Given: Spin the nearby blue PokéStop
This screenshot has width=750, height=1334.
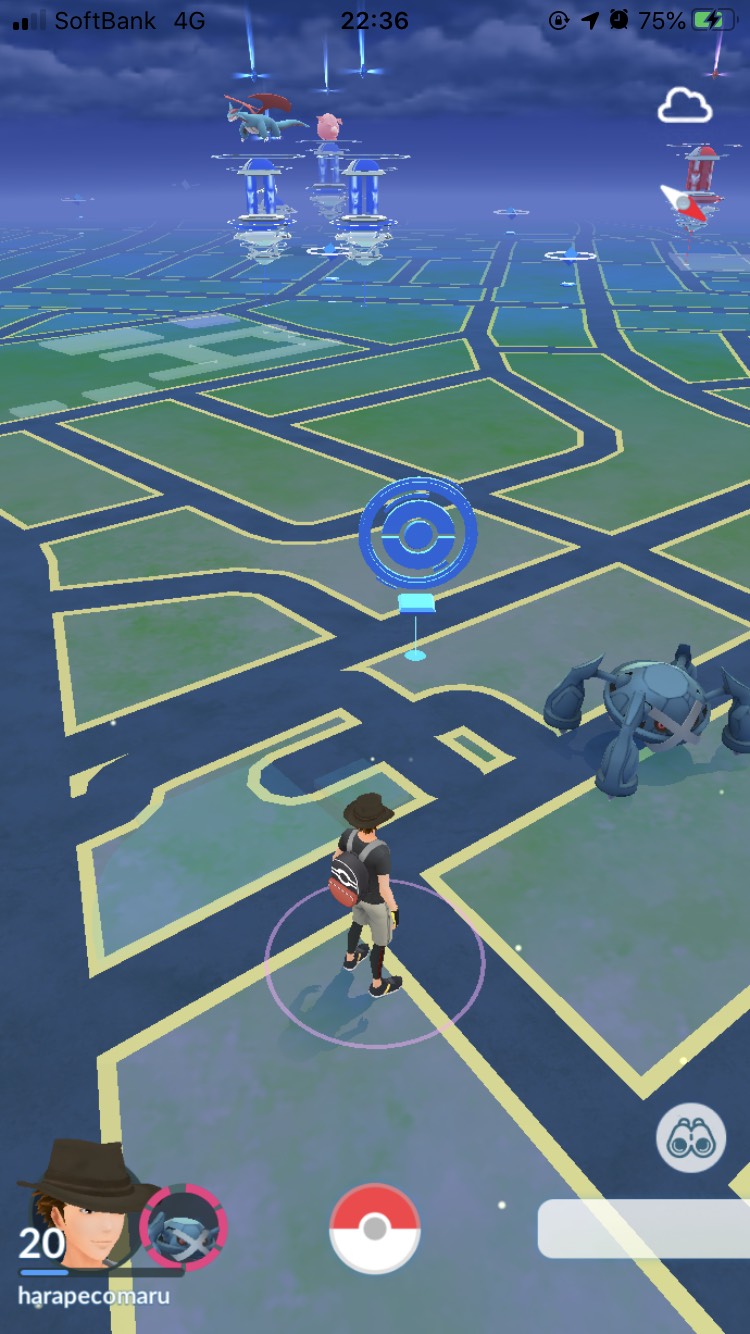Looking at the screenshot, I should (417, 534).
